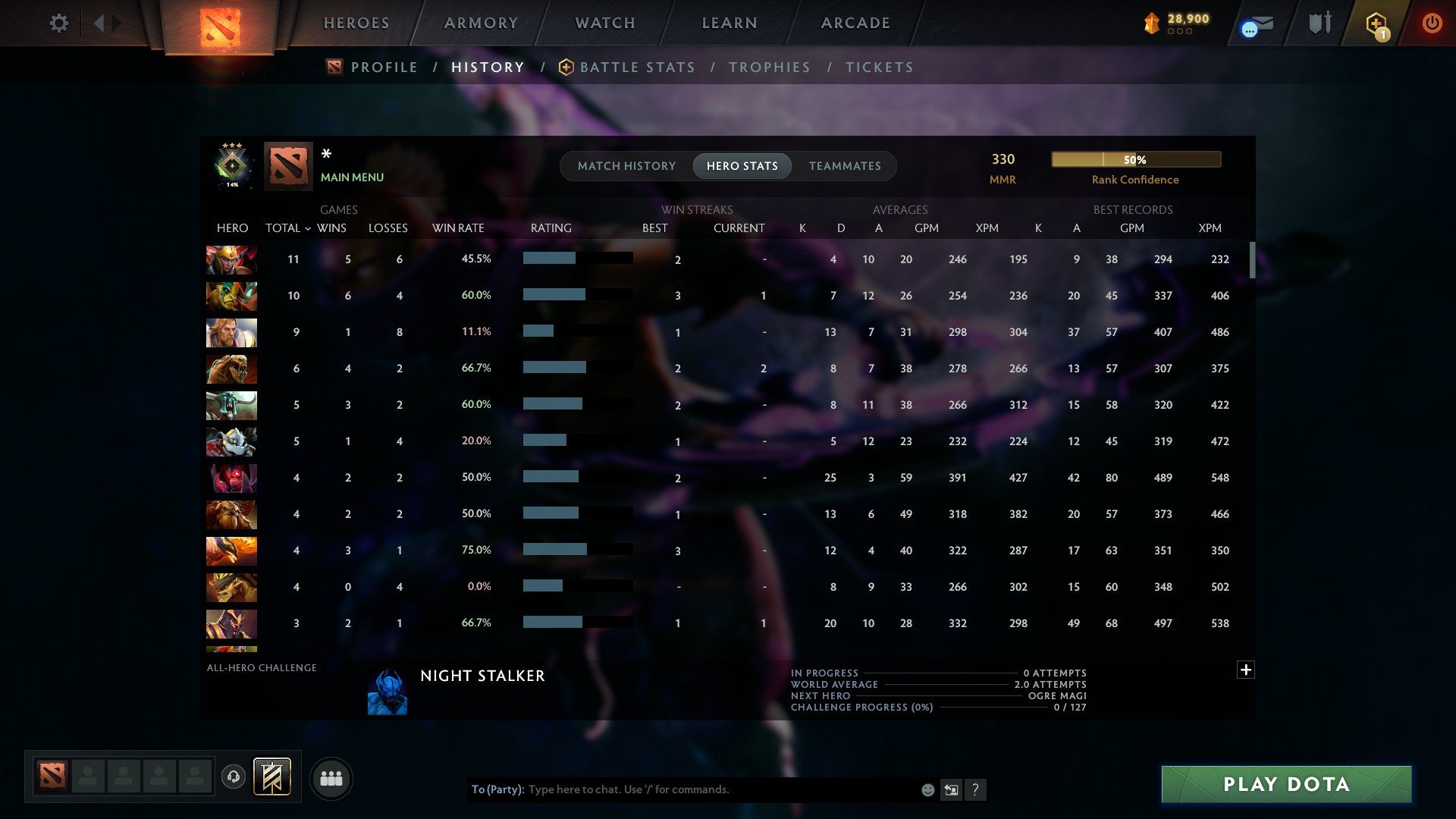1456x819 pixels.
Task: Open the settings gear icon
Action: [x=59, y=23]
